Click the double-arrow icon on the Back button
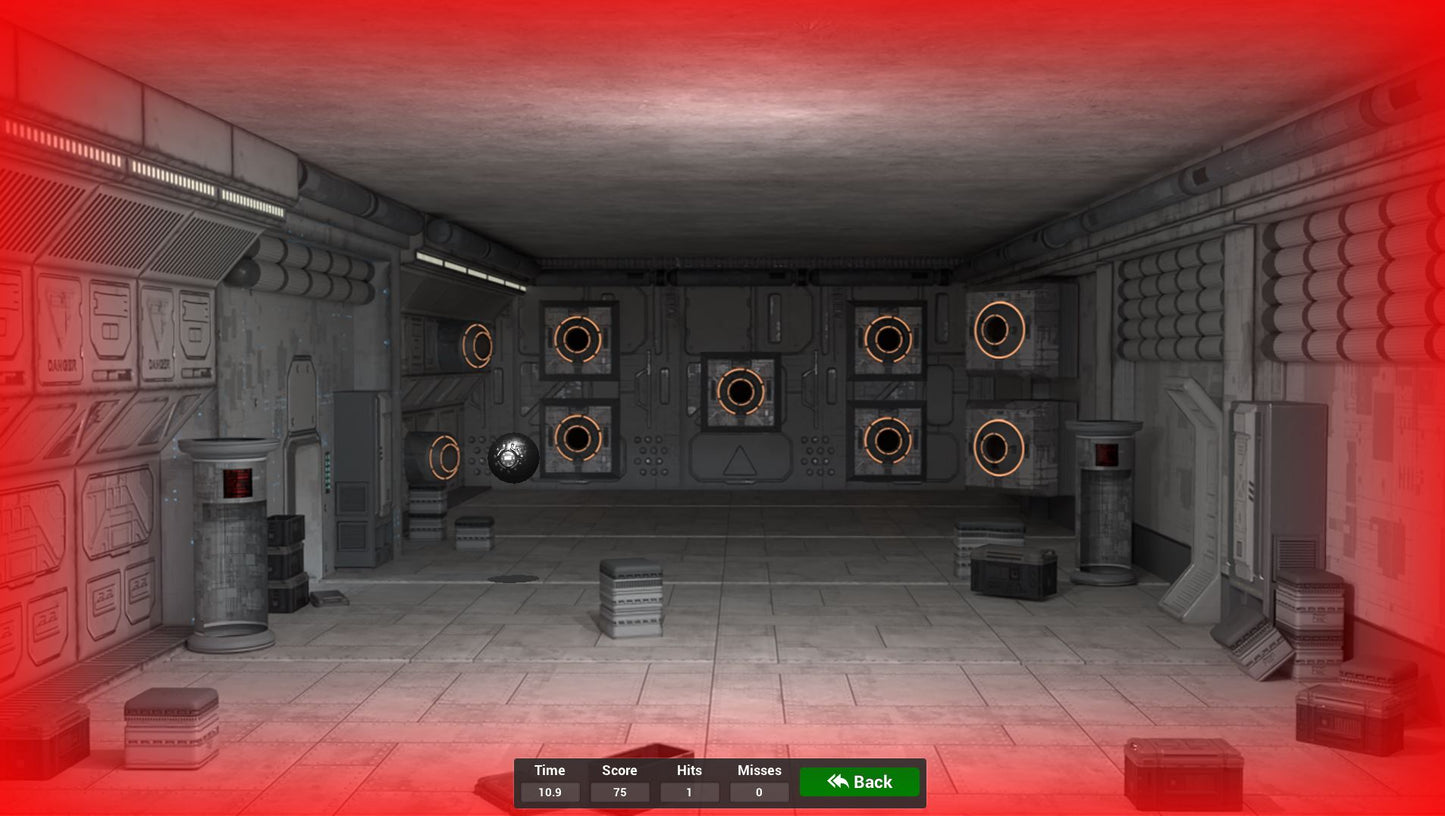Screen dimensions: 1445x816 tap(837, 781)
